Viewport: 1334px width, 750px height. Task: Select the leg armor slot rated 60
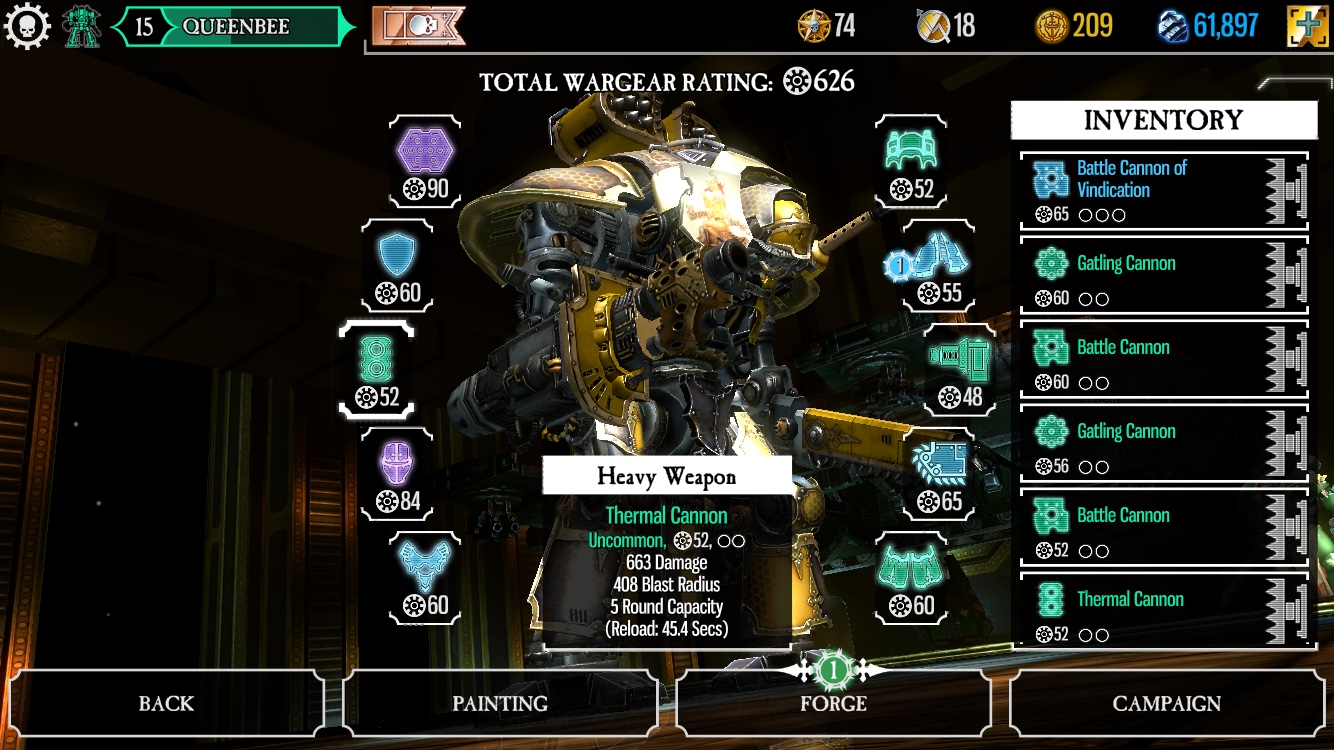911,578
